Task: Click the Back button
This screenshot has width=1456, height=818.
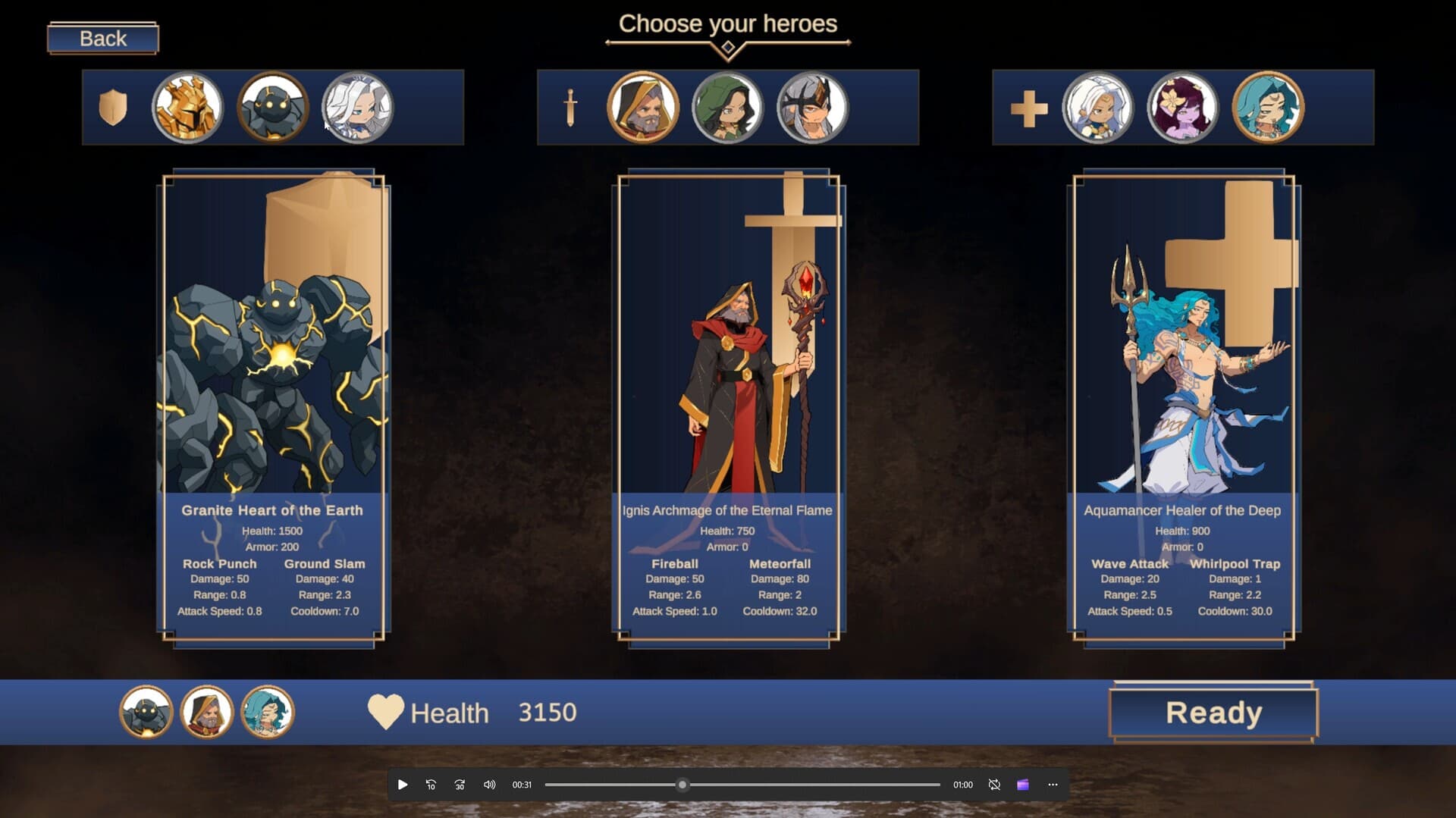Action: pos(101,38)
